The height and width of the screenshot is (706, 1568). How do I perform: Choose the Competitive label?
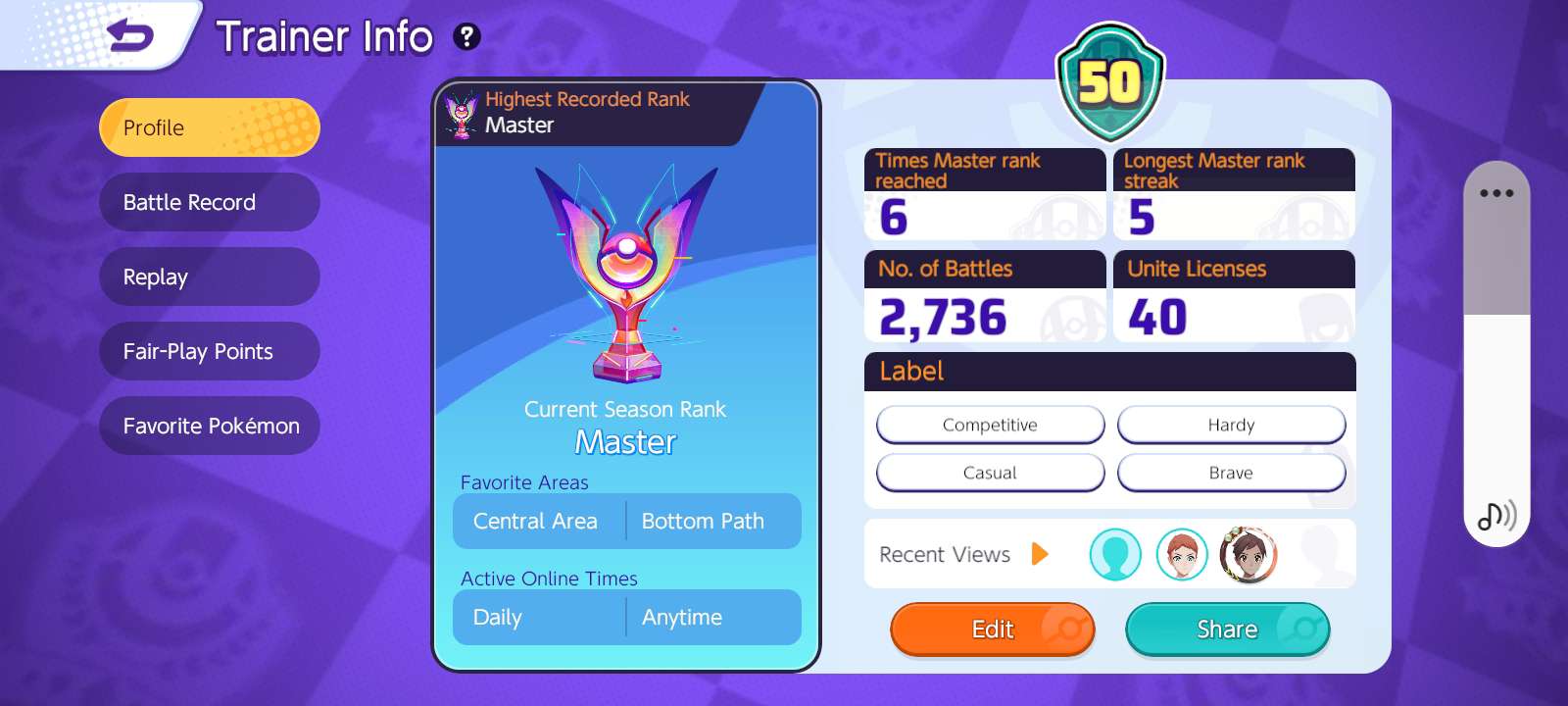pyautogui.click(x=990, y=425)
